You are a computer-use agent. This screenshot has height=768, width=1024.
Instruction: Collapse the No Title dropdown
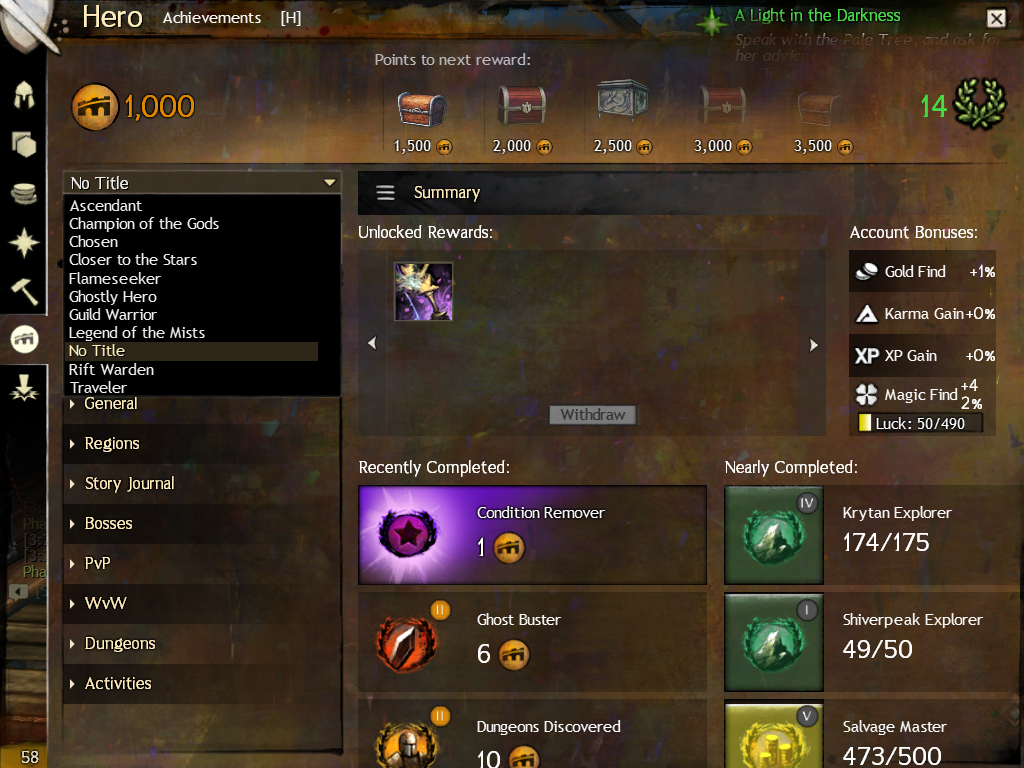coord(329,183)
